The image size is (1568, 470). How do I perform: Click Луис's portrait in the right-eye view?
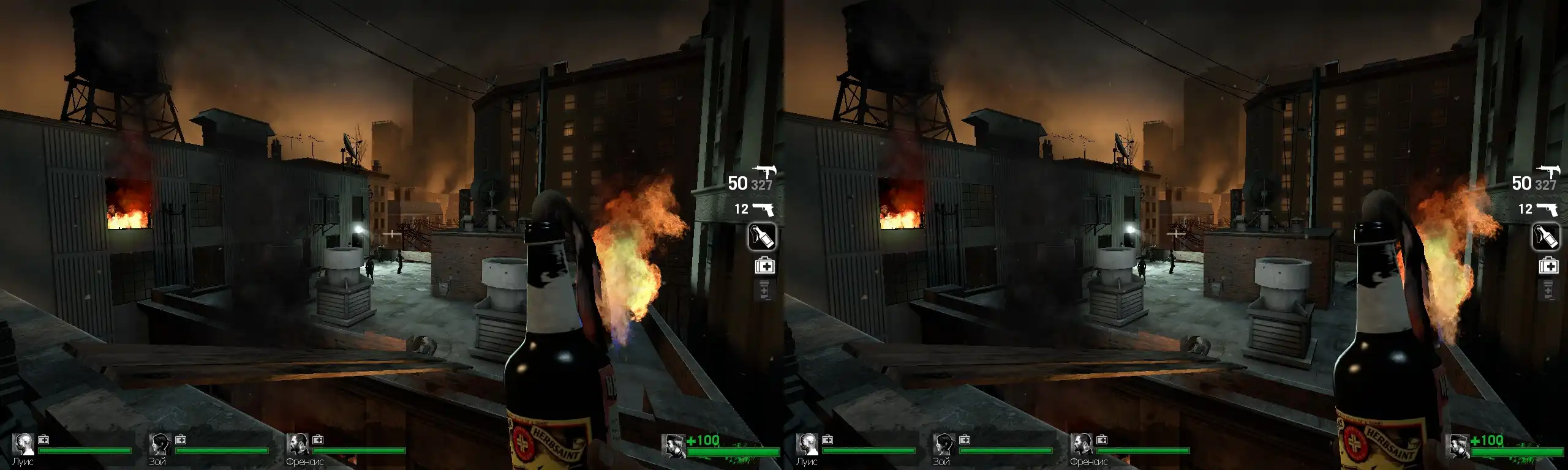tap(807, 444)
